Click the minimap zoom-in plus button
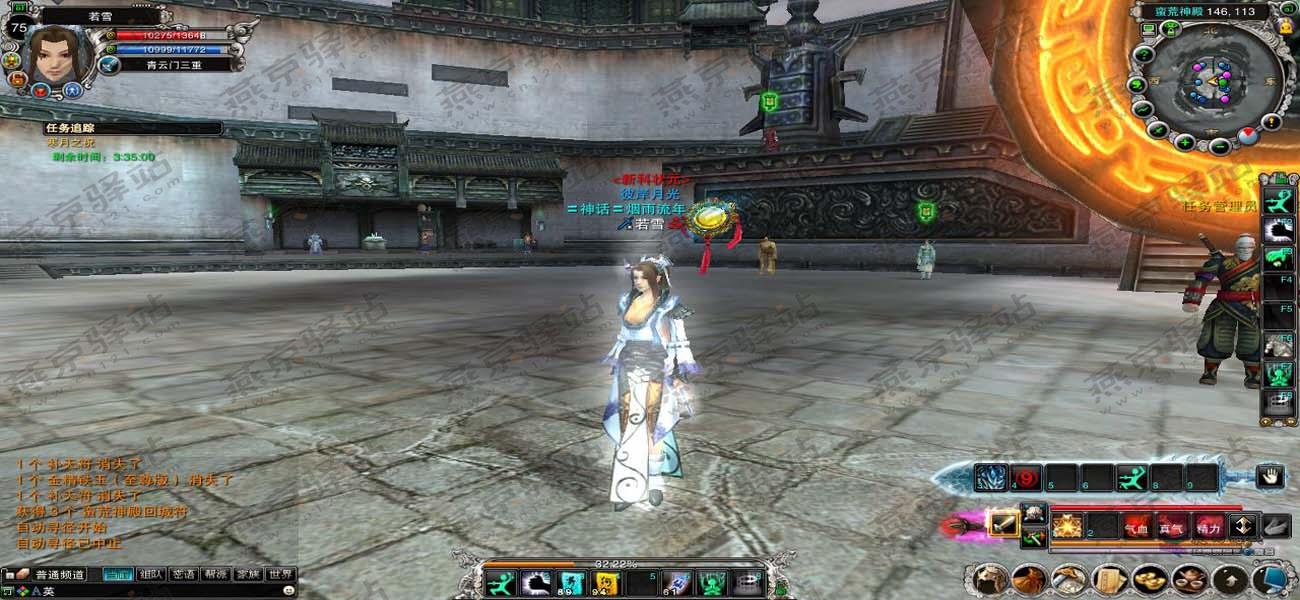The width and height of the screenshot is (1300, 600). click(x=1185, y=142)
